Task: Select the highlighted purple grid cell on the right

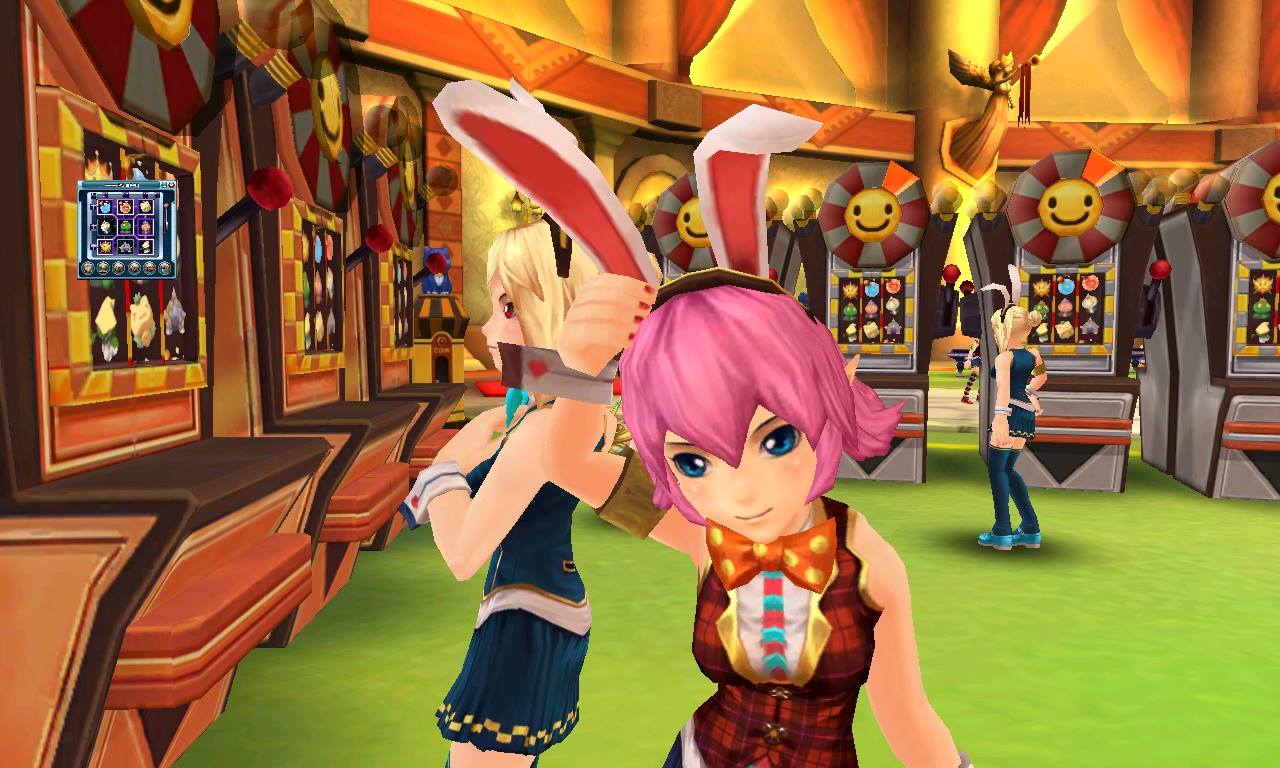Action: (147, 228)
